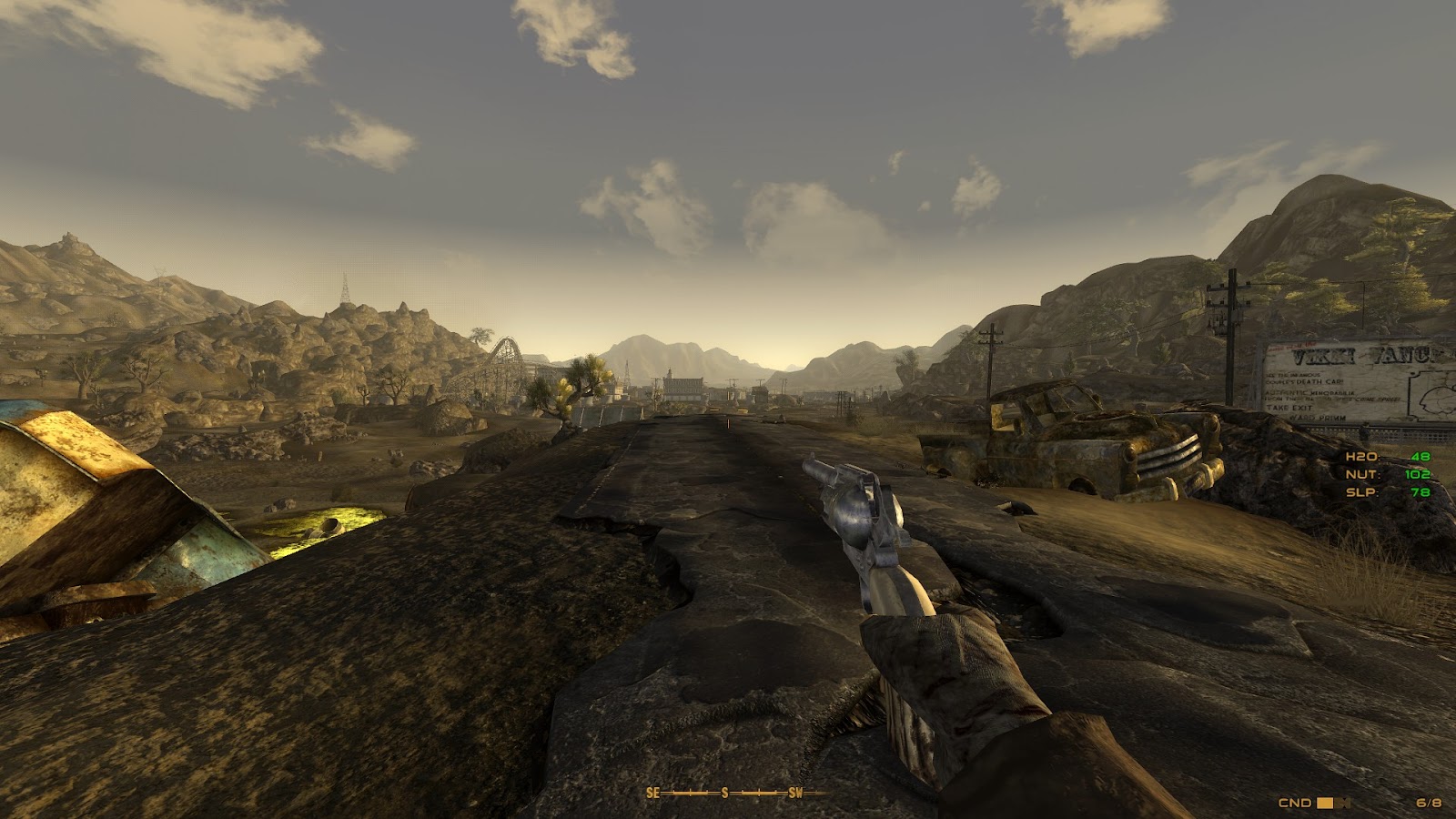Click the TAKE EXIT text on the billboard
Screen dimensions: 1456x819
pyautogui.click(x=1289, y=408)
